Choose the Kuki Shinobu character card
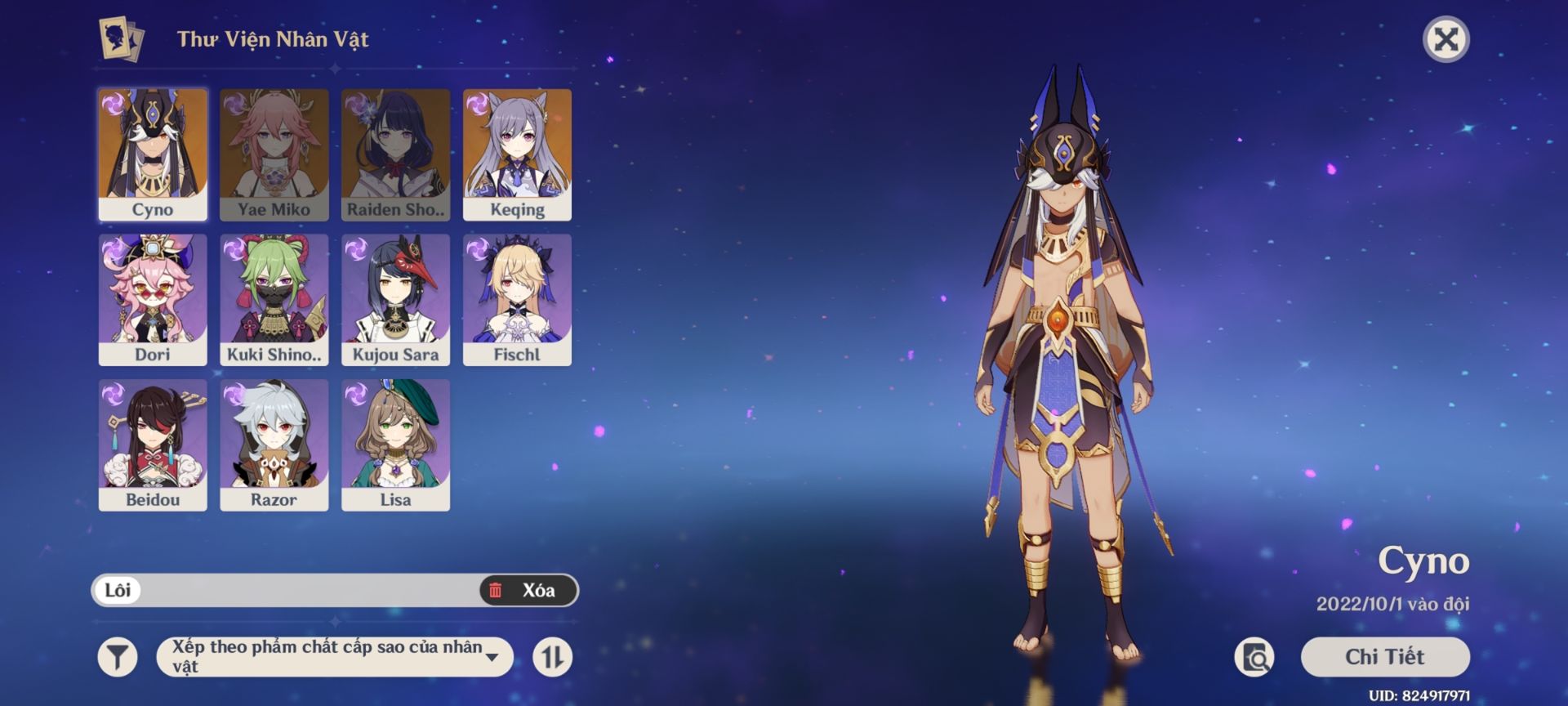 (x=274, y=299)
